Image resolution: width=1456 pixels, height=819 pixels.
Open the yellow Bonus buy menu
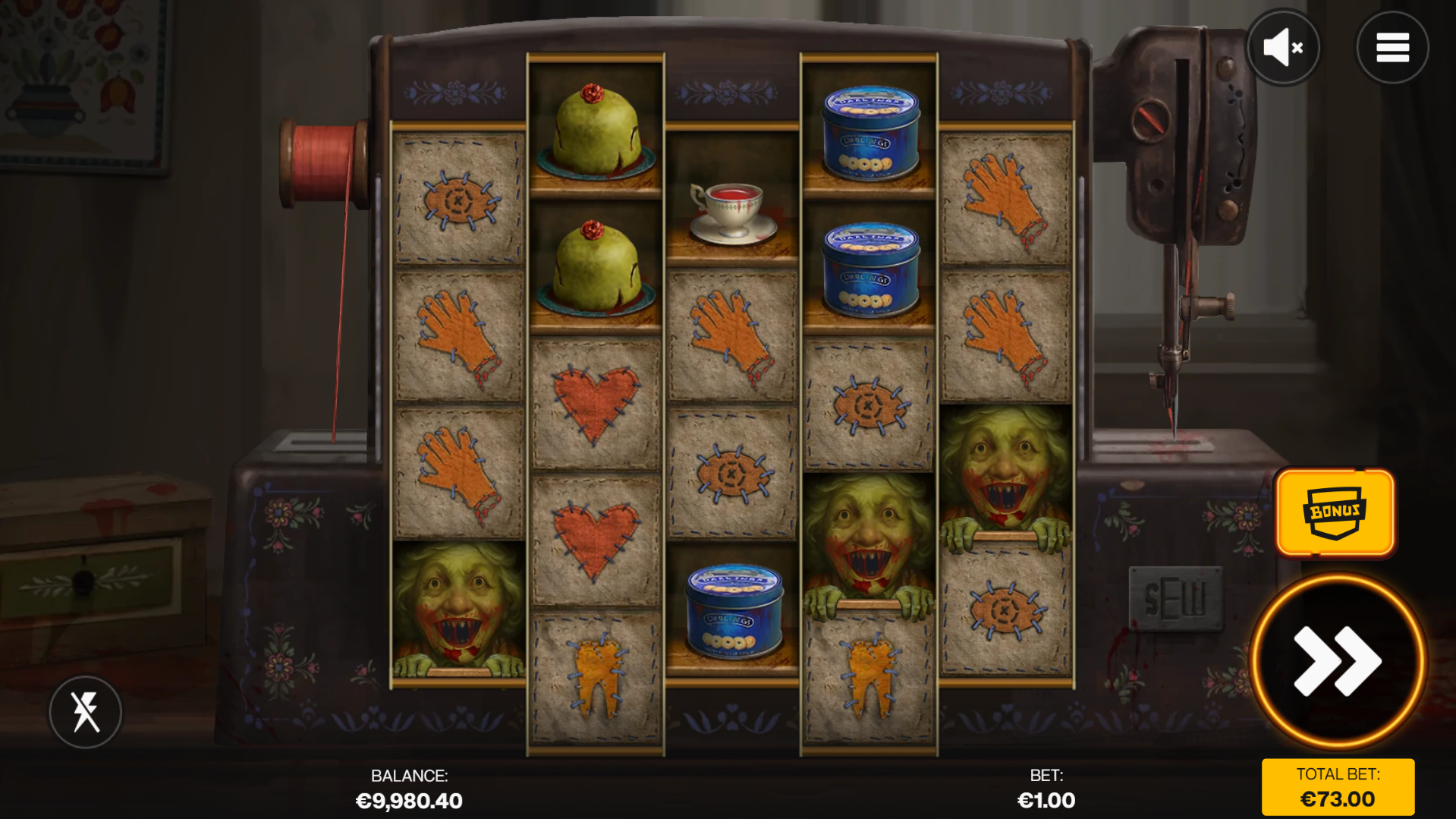(1335, 512)
